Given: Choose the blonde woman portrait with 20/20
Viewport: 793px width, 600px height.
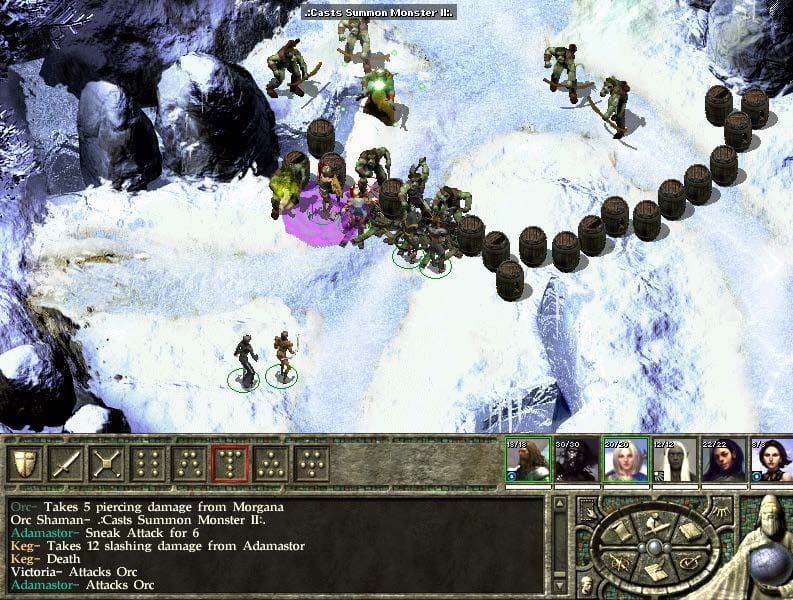Looking at the screenshot, I should tap(625, 460).
